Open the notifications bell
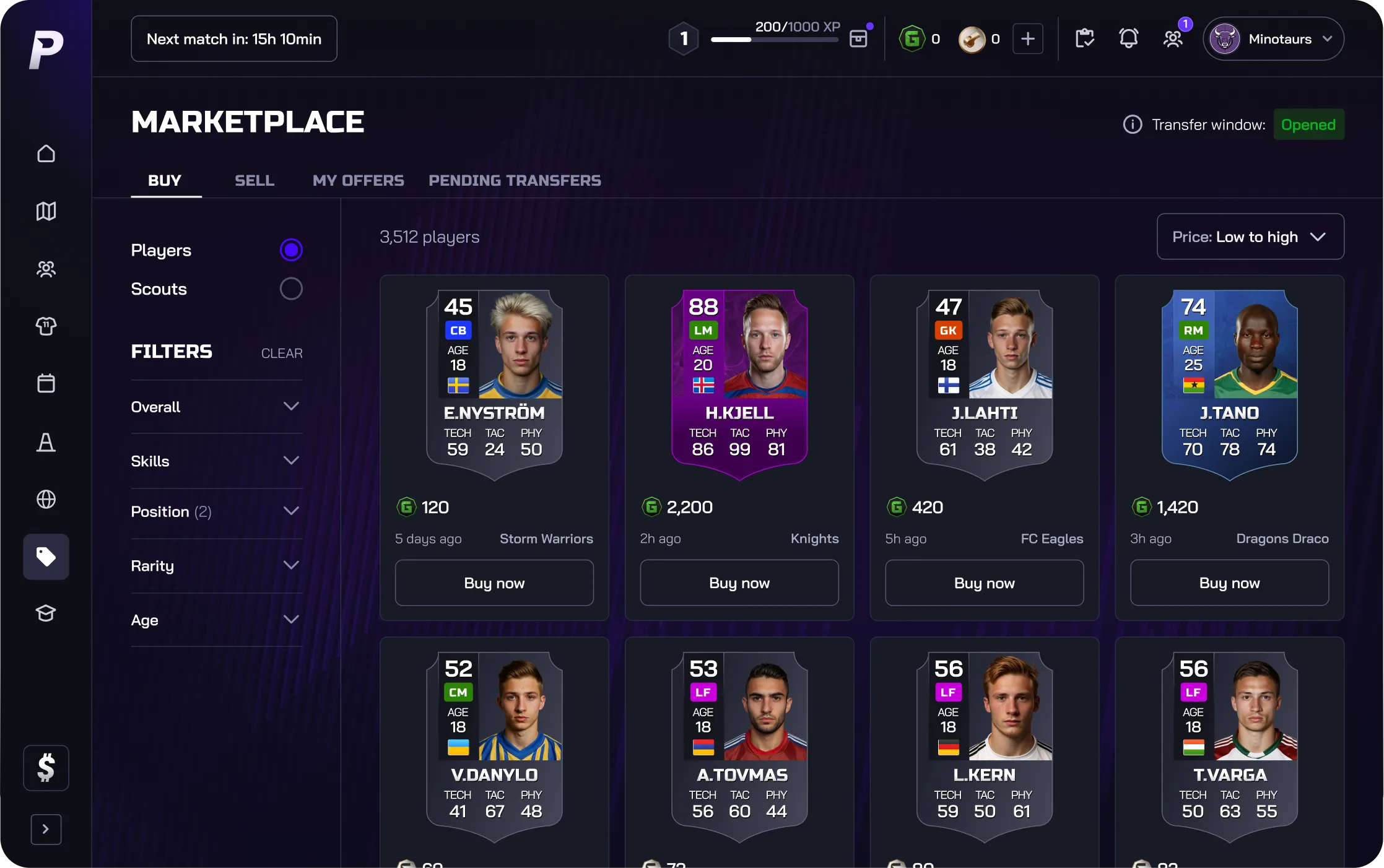Viewport: 1384px width, 868px height. pyautogui.click(x=1128, y=39)
